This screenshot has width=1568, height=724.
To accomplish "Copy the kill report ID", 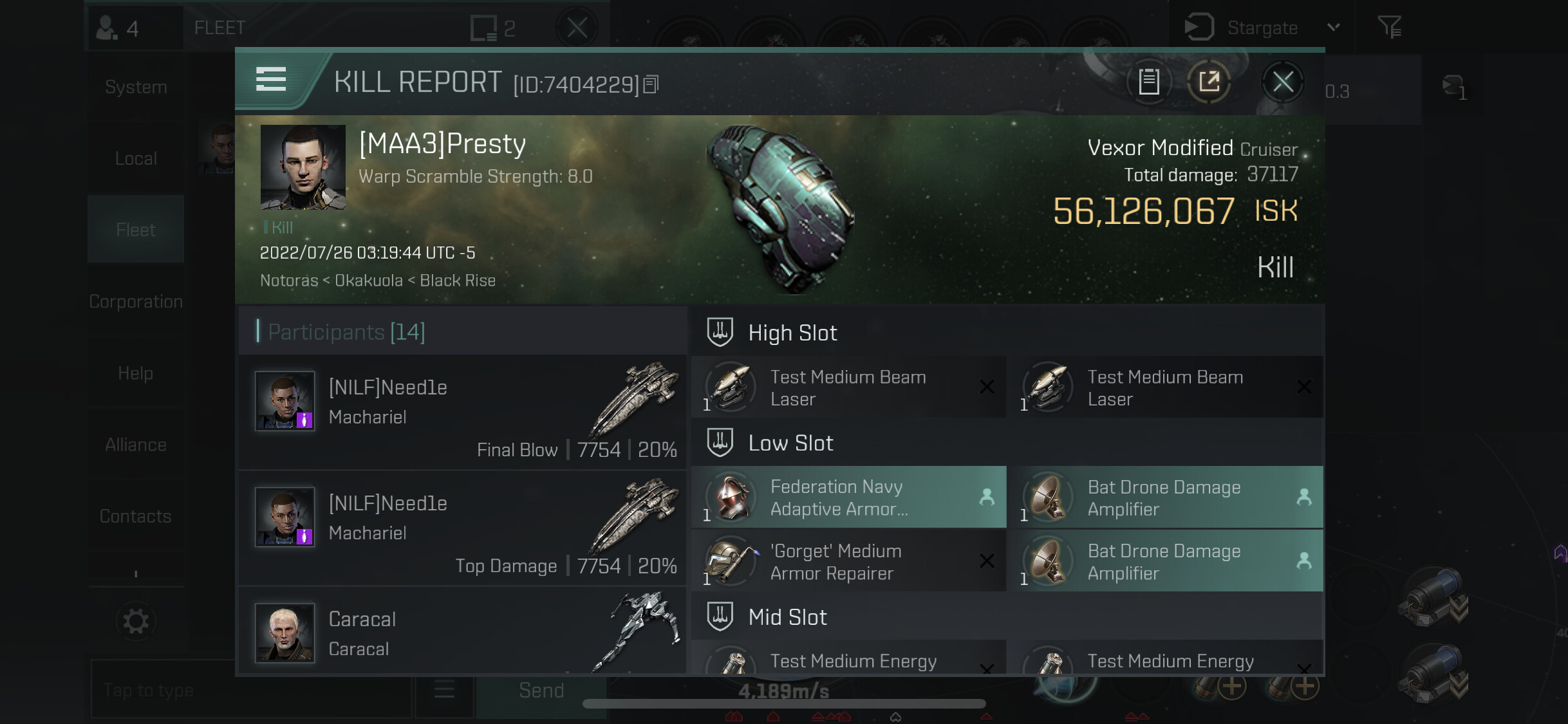I will 651,84.
